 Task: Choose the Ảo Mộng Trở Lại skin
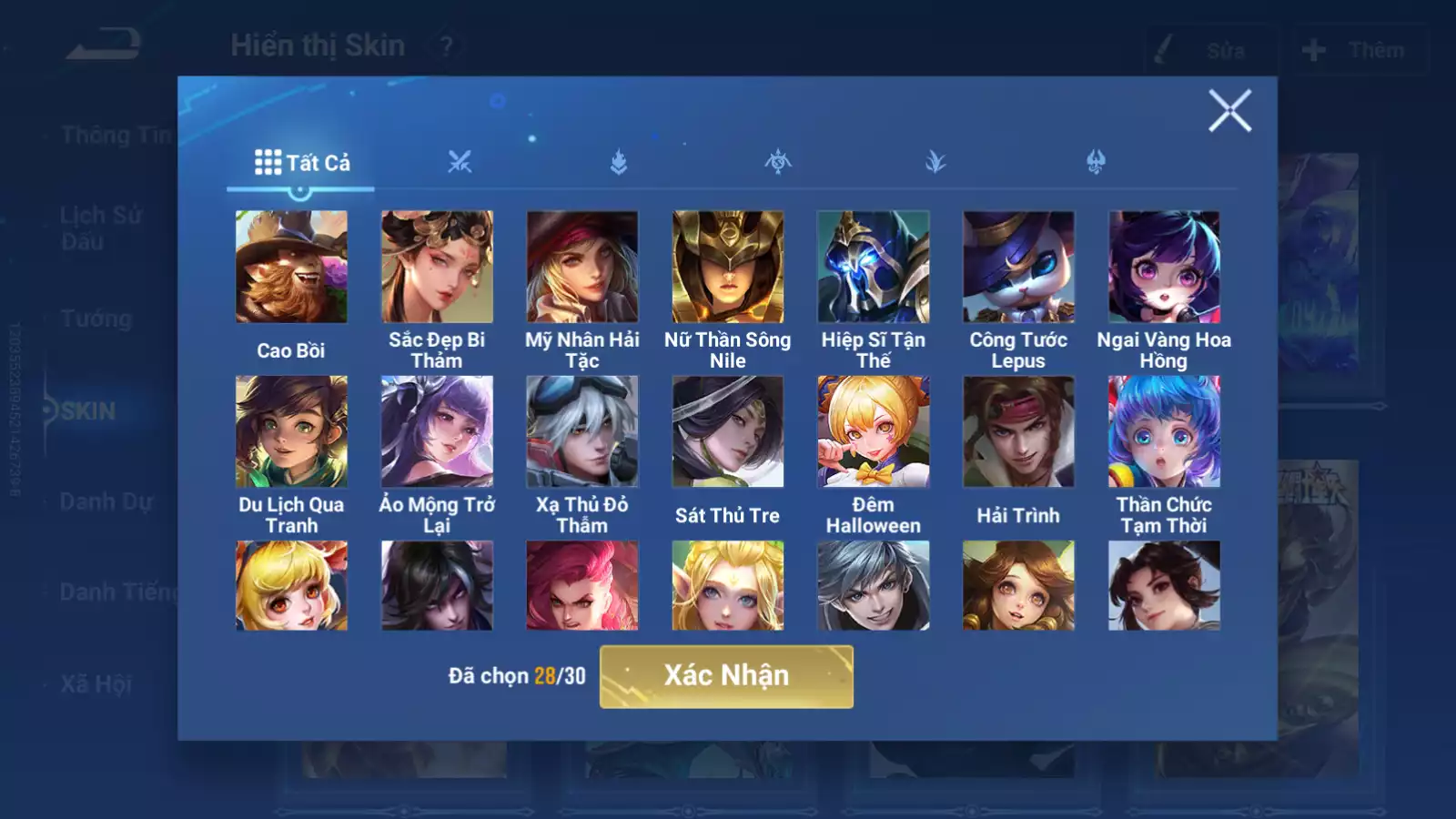pyautogui.click(x=437, y=431)
